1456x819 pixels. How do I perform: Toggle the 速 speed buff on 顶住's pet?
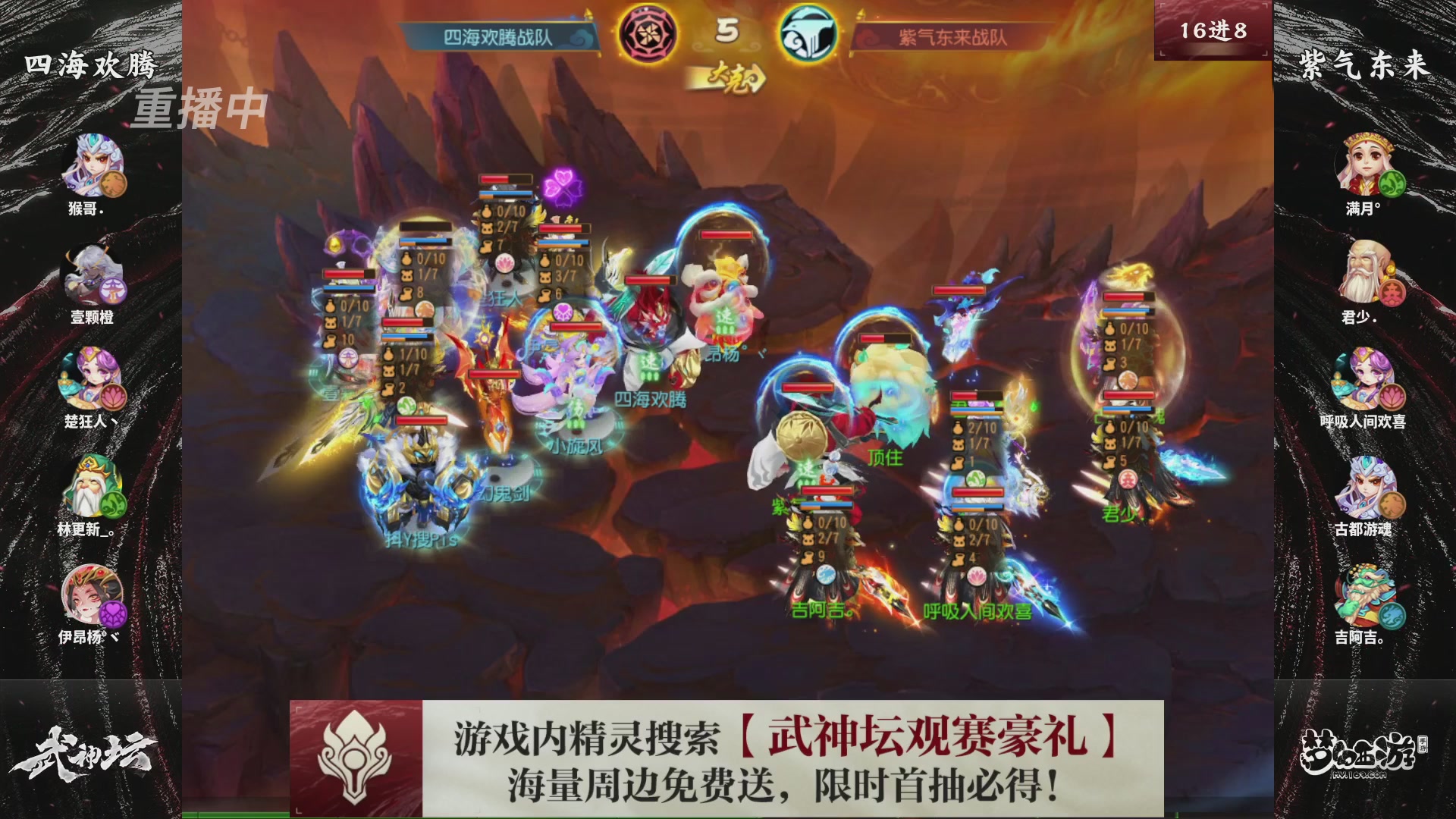[806, 469]
